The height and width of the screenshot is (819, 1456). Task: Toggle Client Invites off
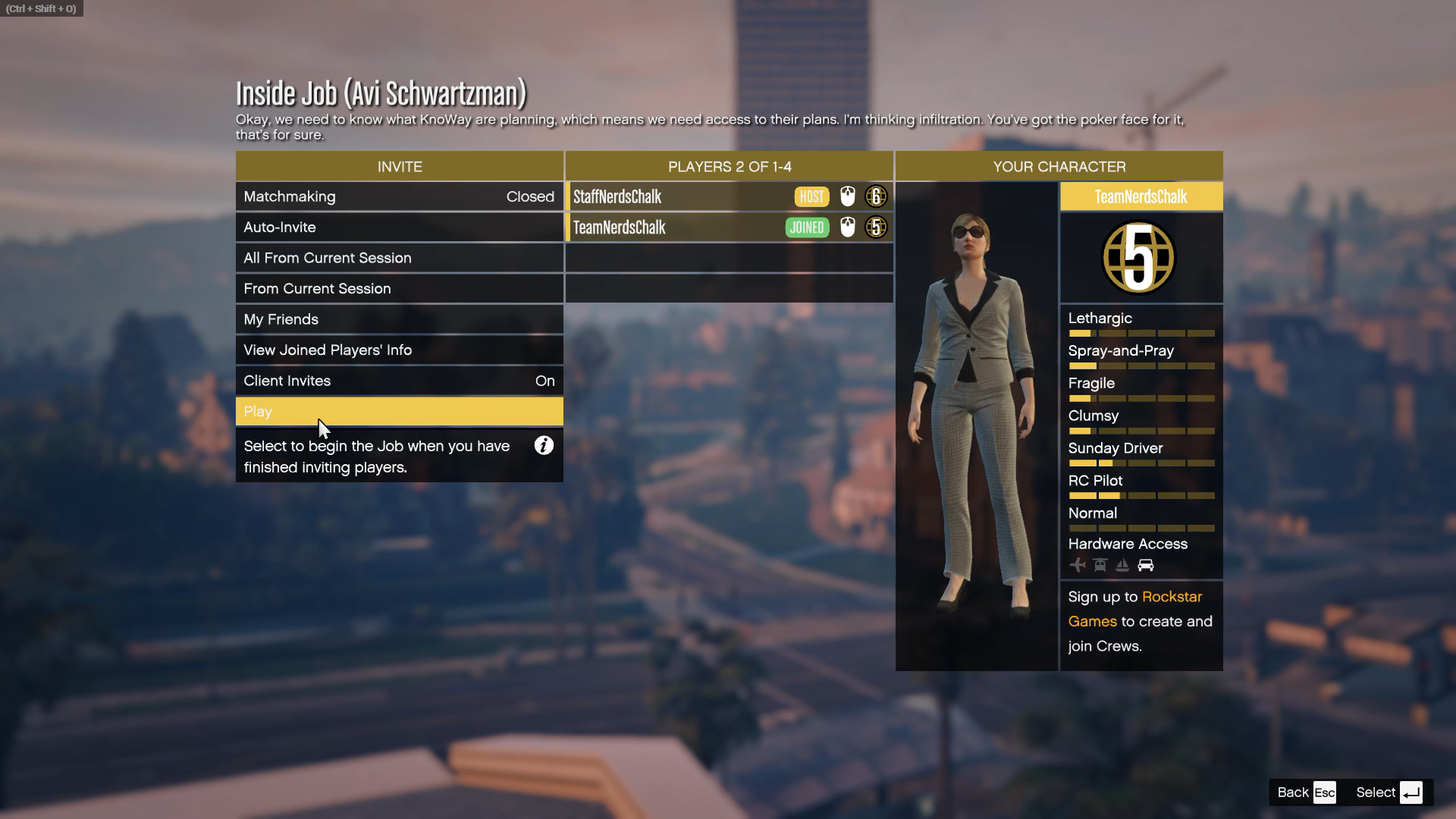point(400,381)
